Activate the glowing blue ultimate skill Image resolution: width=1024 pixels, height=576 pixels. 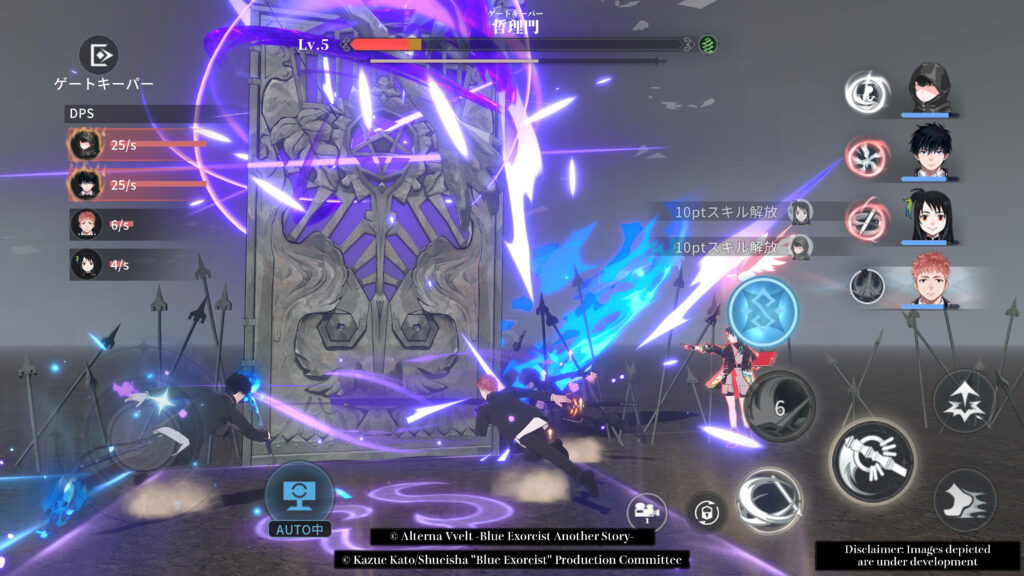pos(763,312)
